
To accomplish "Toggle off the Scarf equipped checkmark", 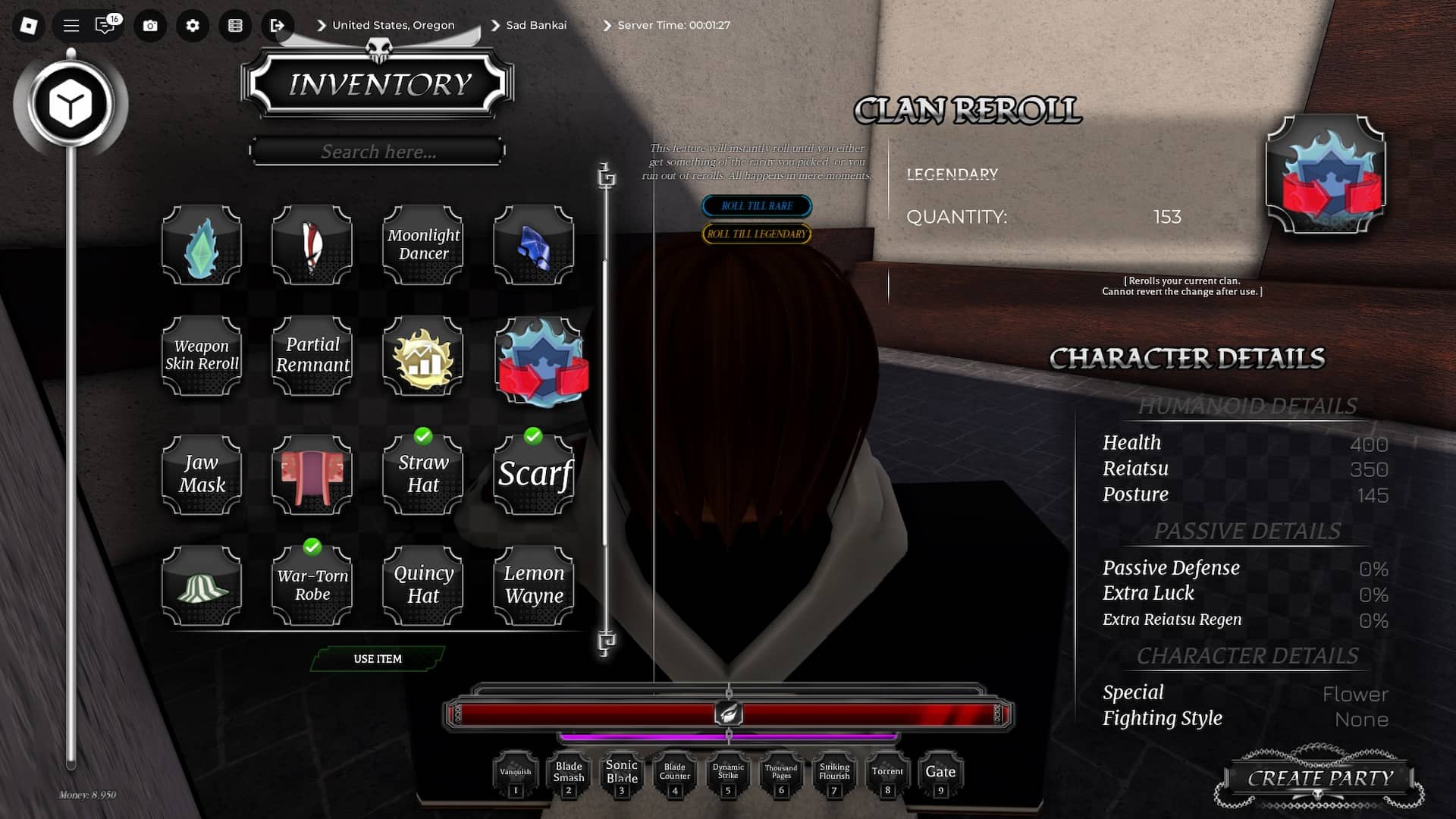I will click(x=533, y=435).
